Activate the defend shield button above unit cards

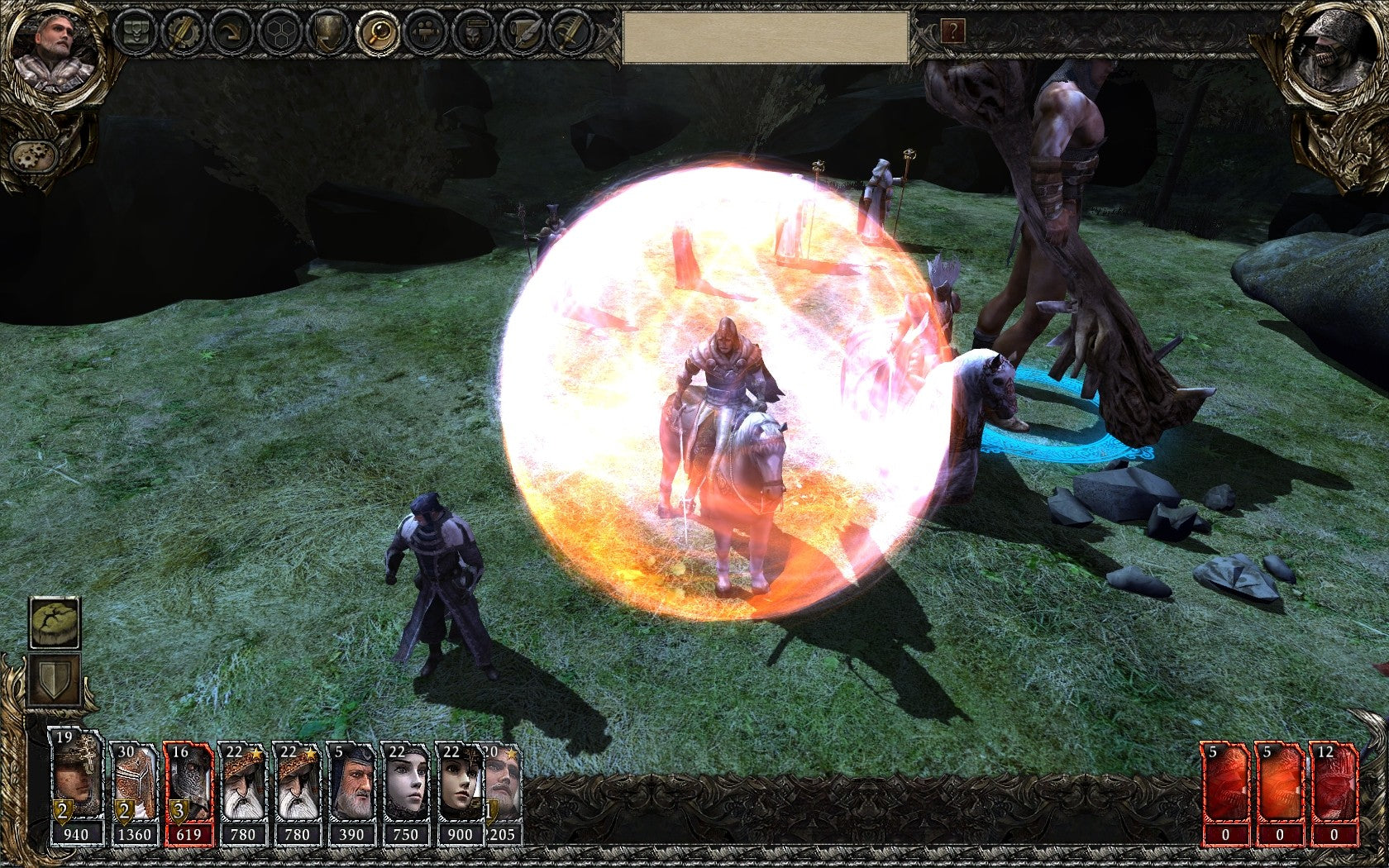tap(55, 680)
